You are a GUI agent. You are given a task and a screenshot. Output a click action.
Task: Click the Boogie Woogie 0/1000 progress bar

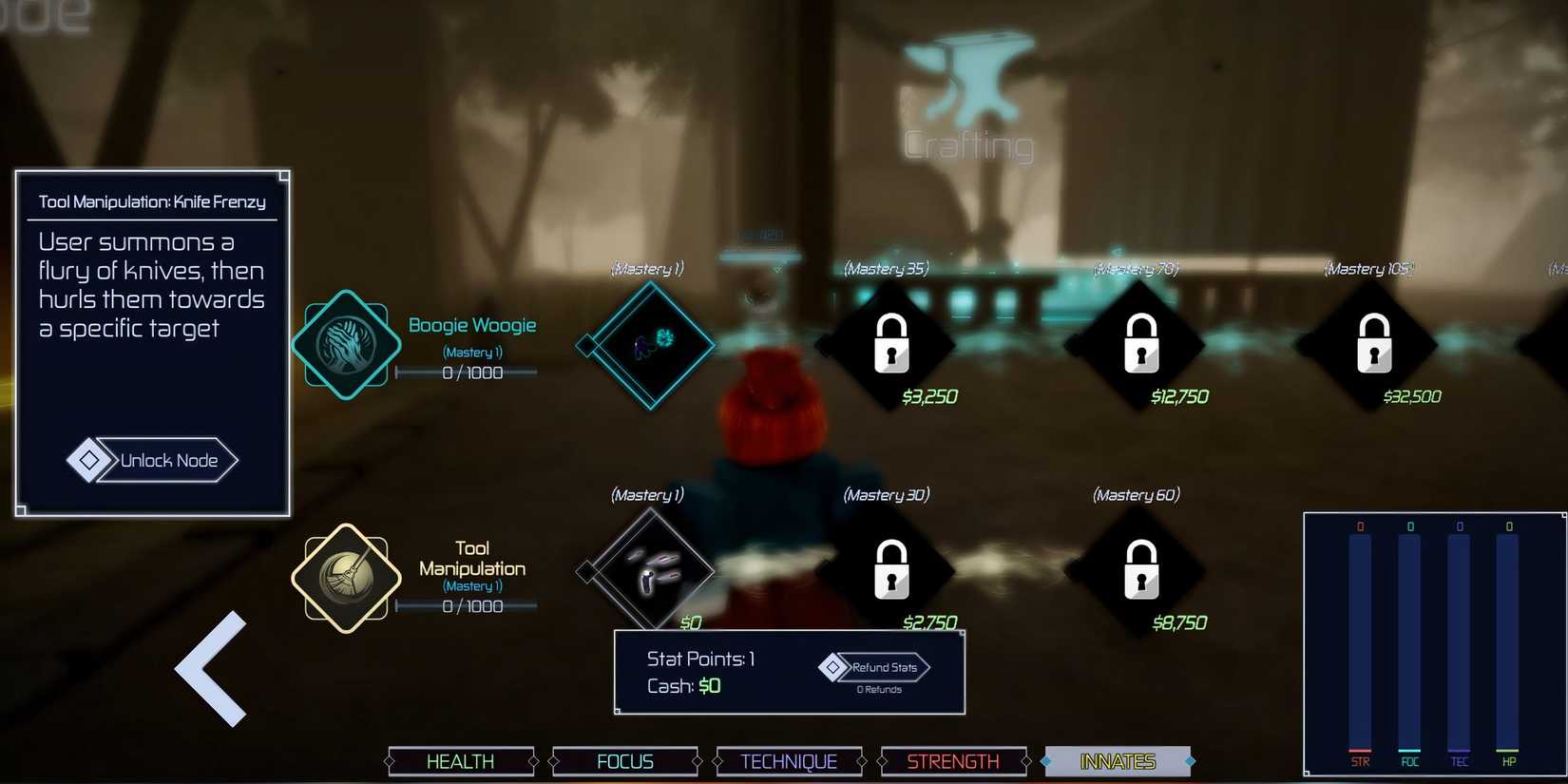point(472,373)
